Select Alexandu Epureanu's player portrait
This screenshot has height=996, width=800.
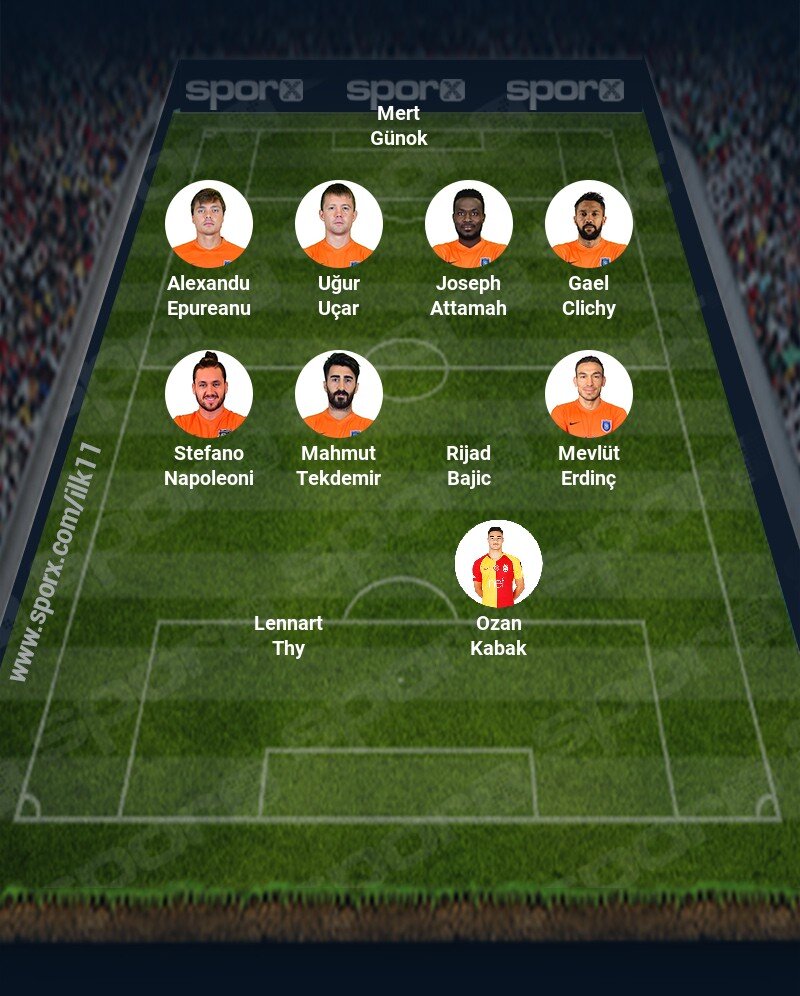tap(208, 224)
